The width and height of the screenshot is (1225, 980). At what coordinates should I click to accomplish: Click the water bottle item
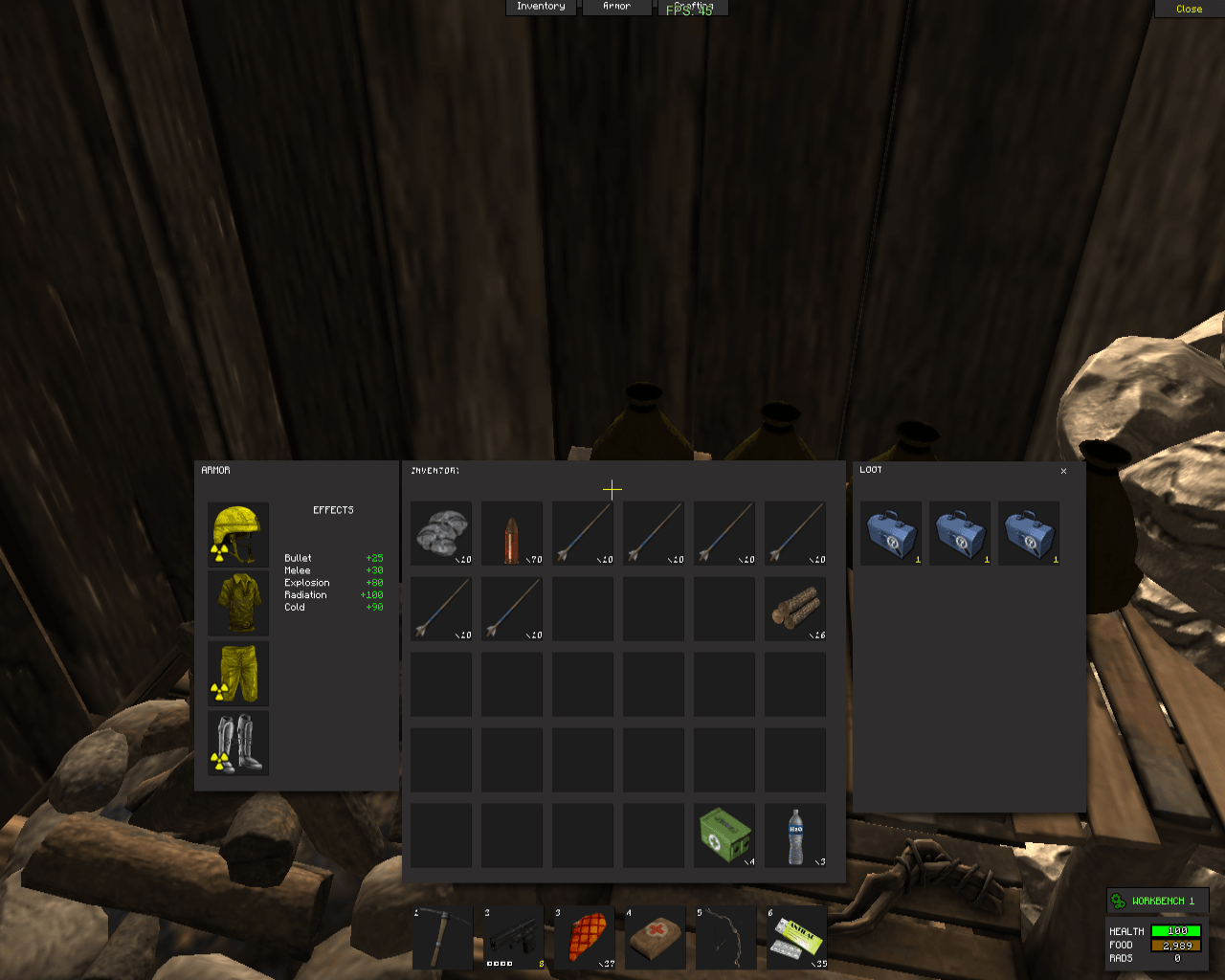tap(795, 835)
